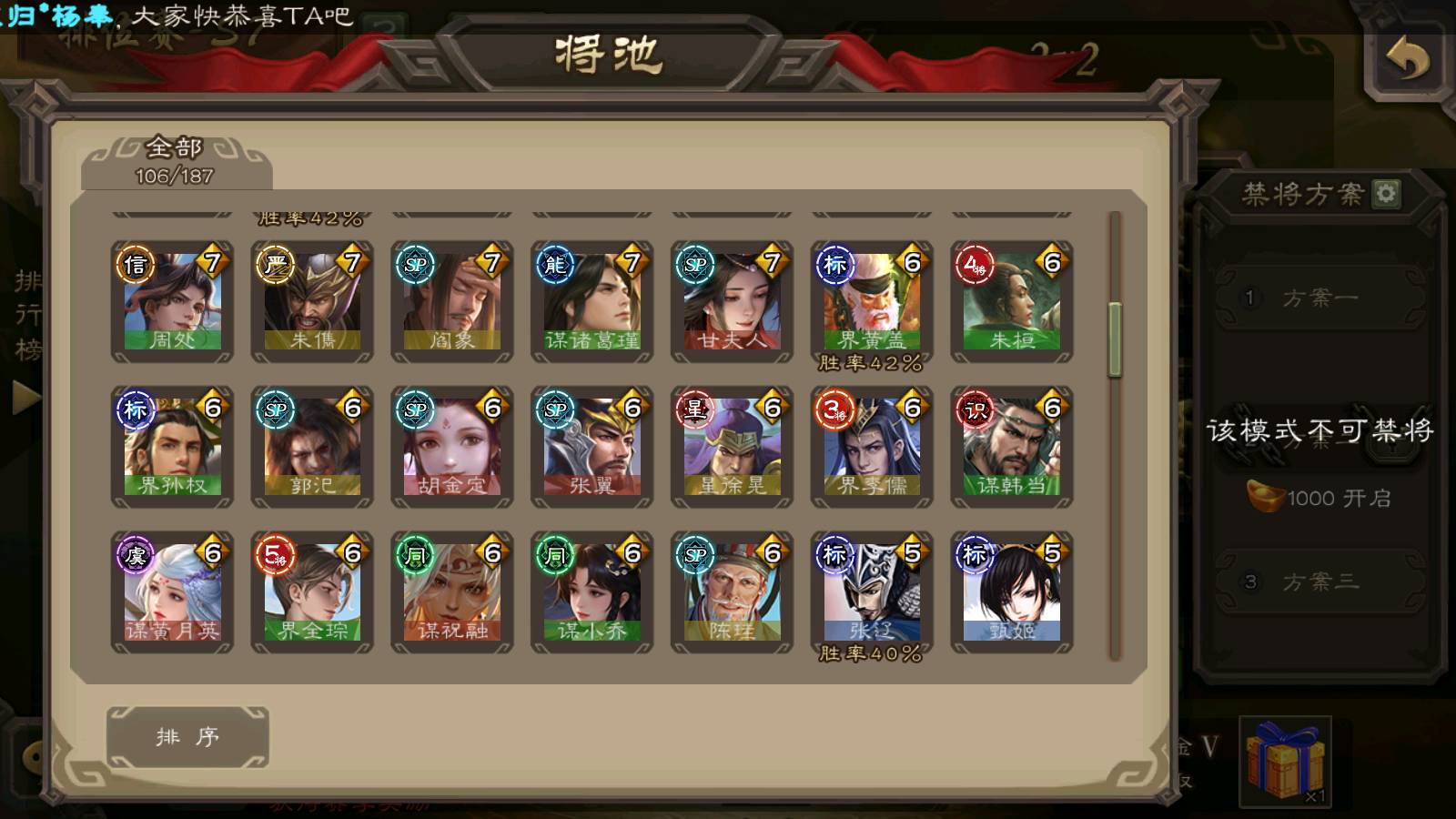Select the 界黄盖 general card
The image size is (1456, 819).
click(x=872, y=301)
